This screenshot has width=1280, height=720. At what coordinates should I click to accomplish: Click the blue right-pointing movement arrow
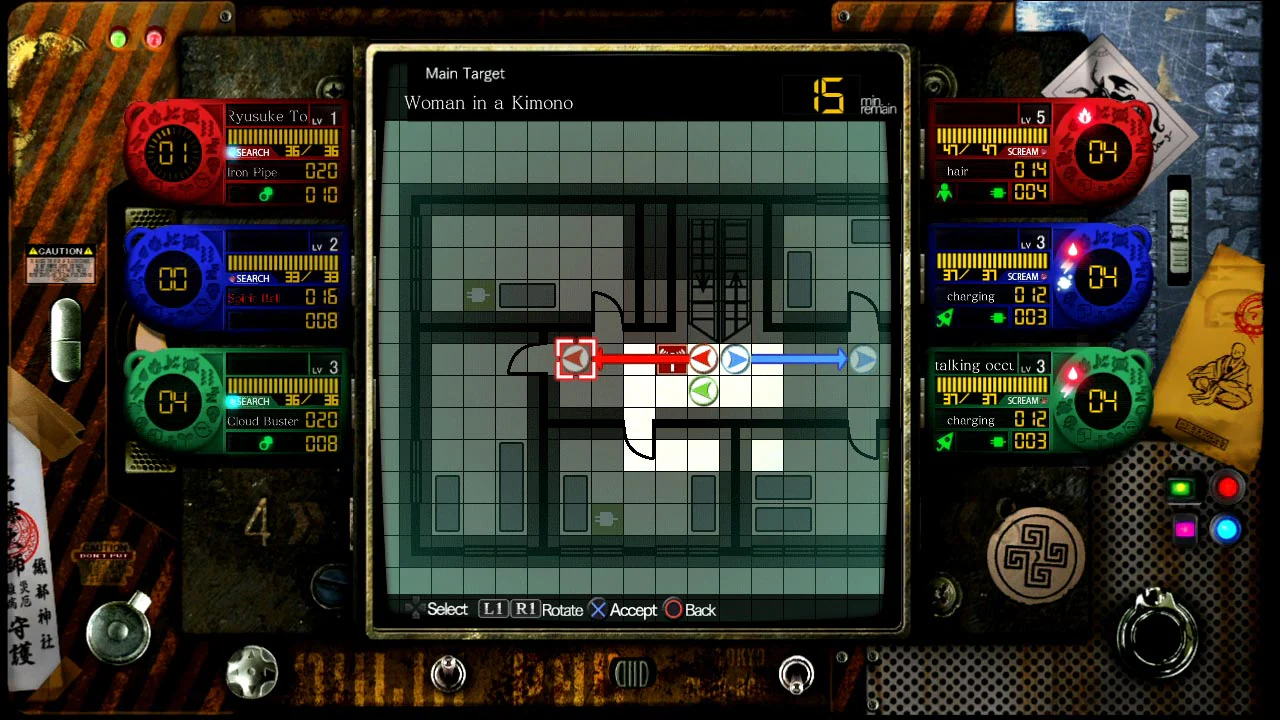(x=735, y=358)
